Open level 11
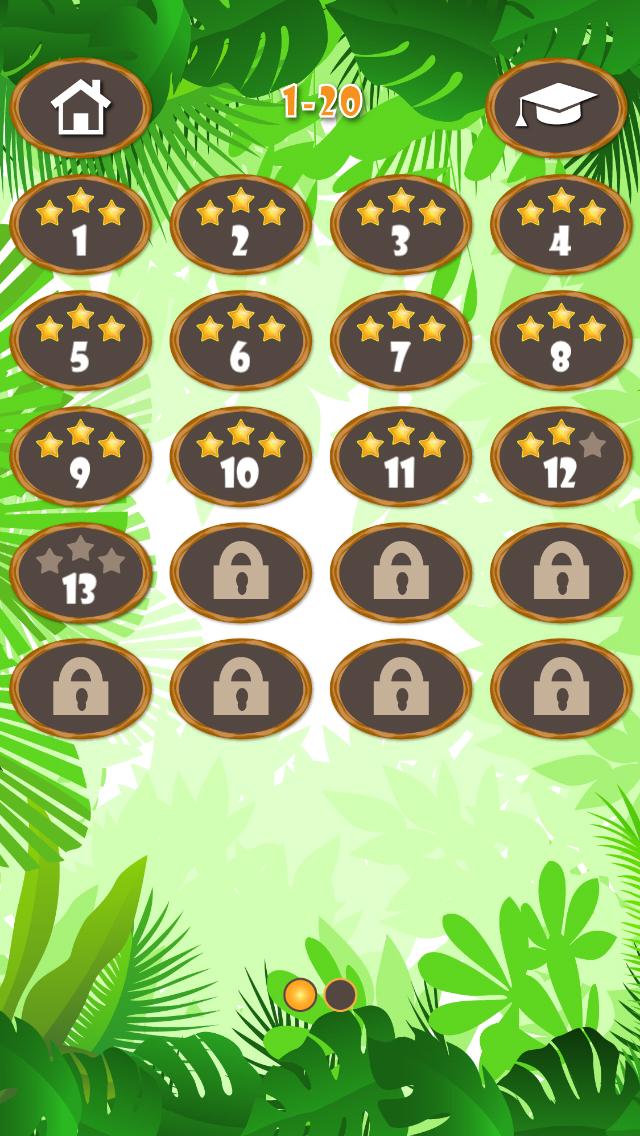 click(401, 457)
